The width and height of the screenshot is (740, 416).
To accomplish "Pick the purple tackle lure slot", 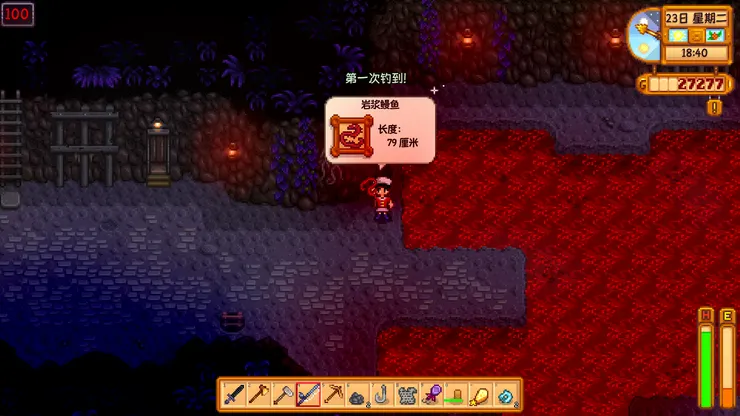I will pos(432,394).
